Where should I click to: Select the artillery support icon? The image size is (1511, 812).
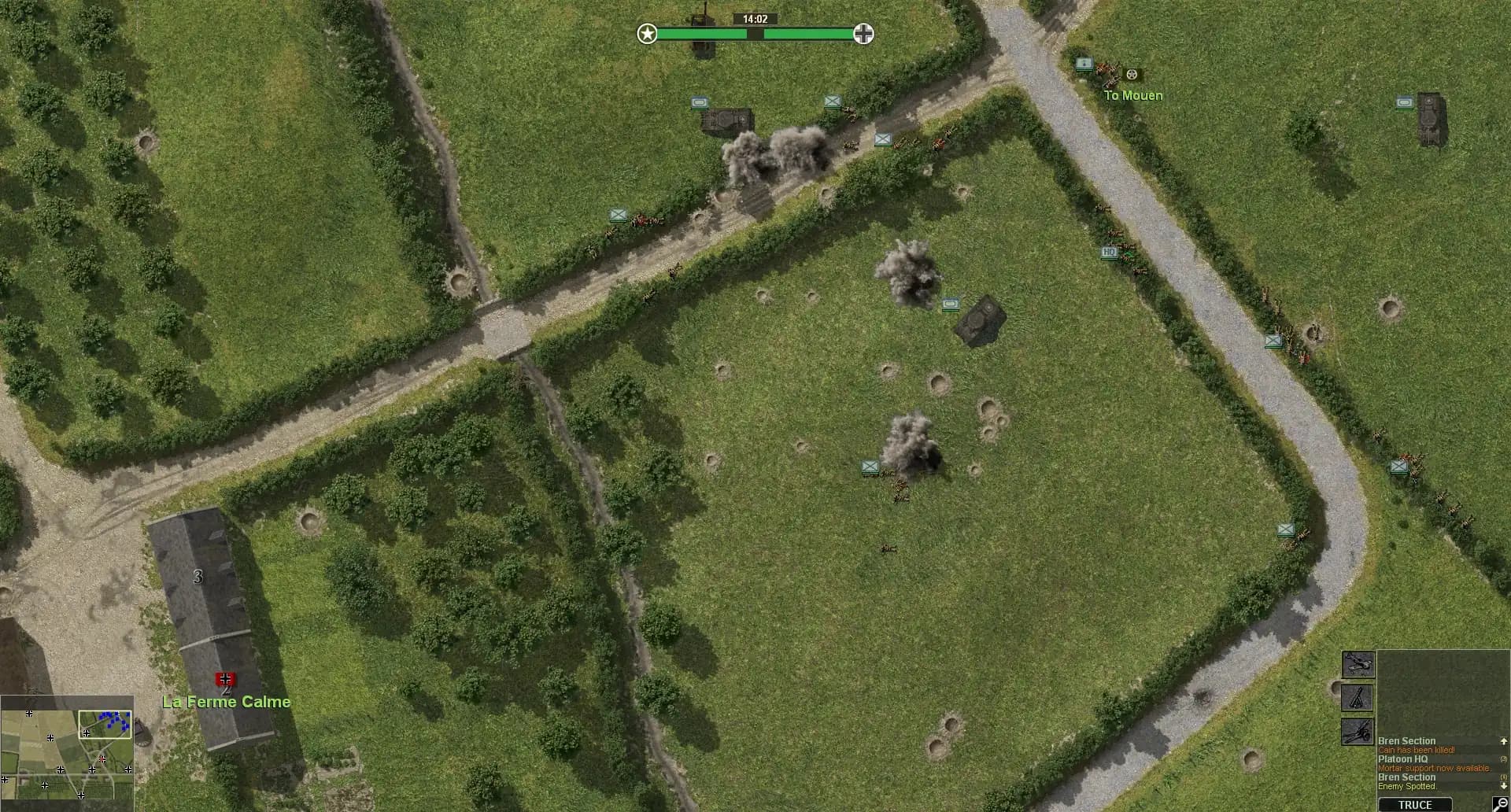tap(1357, 733)
